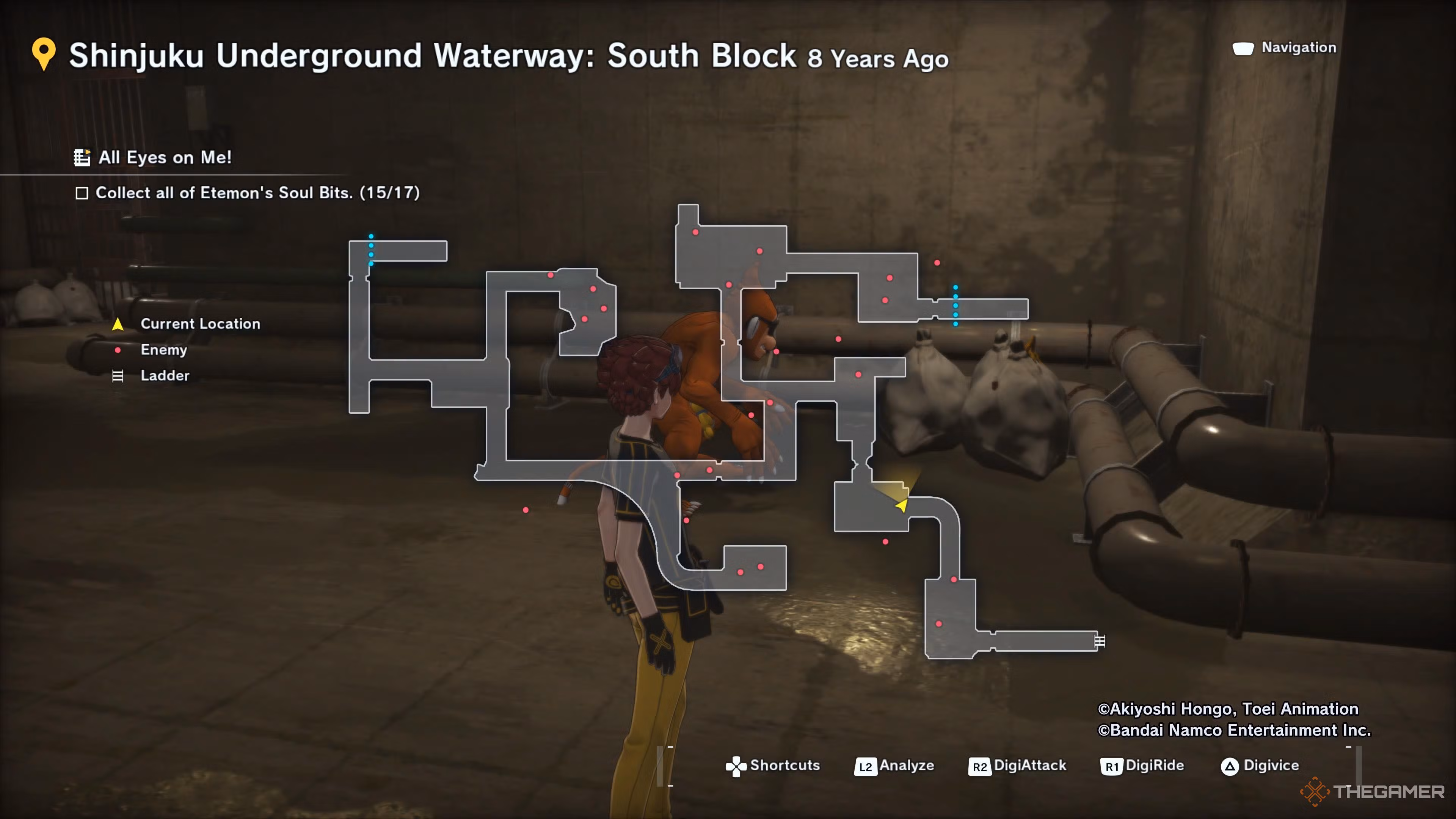Open the All Eyes on Me! quest tracker
Viewport: 1456px width, 819px height.
[152, 158]
